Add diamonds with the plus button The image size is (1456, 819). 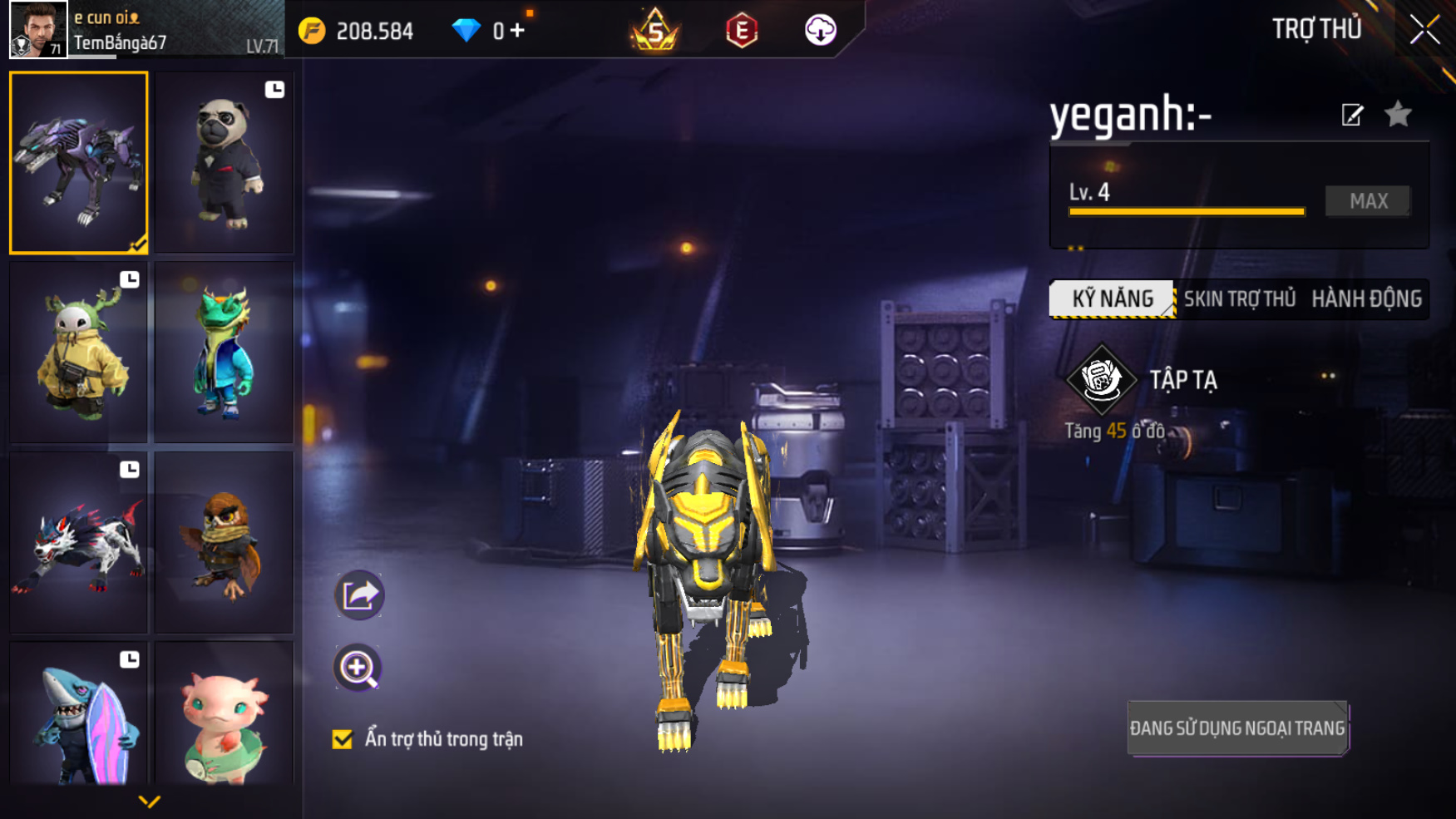click(x=517, y=31)
